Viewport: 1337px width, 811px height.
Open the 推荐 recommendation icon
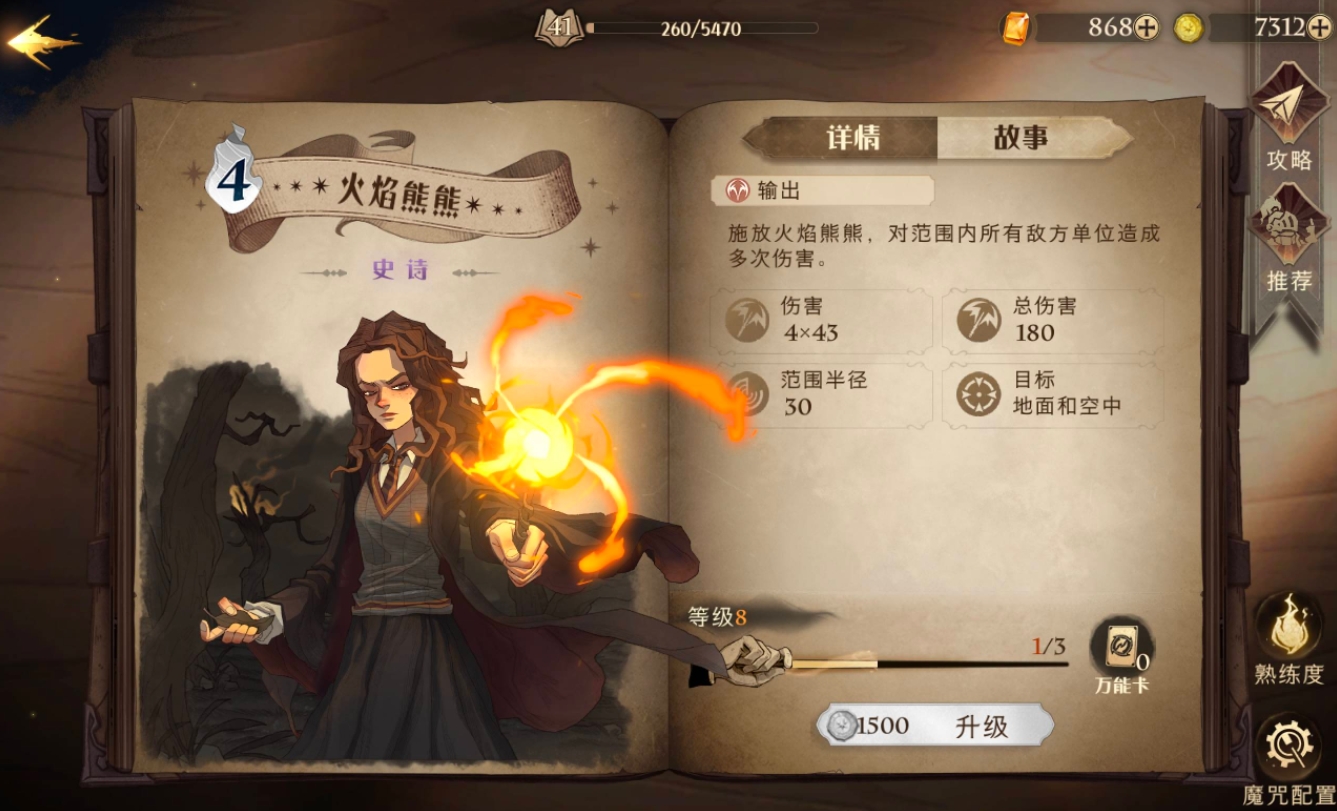pos(1288,225)
